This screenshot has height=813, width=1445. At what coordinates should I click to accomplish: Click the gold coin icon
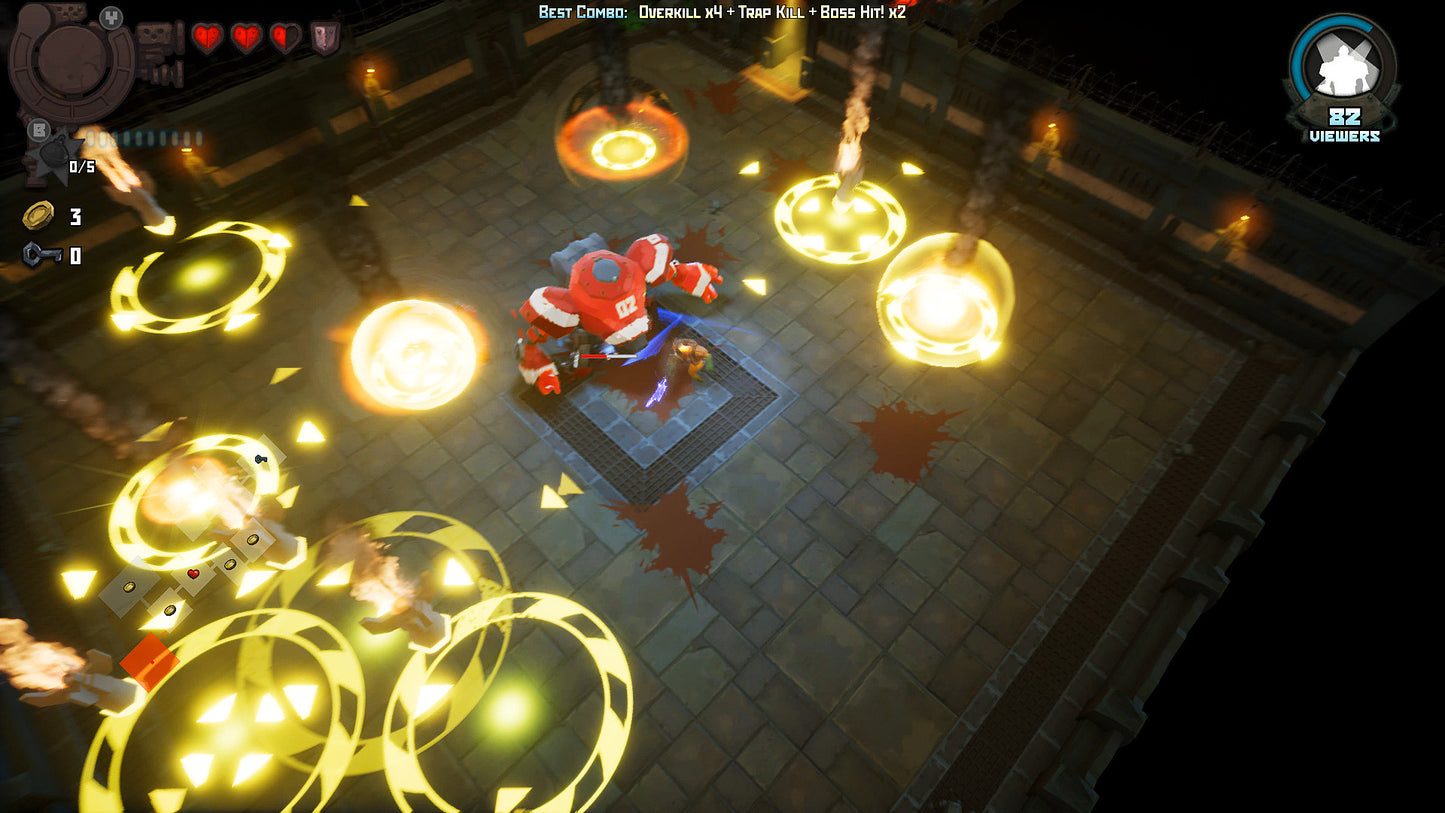coord(38,215)
